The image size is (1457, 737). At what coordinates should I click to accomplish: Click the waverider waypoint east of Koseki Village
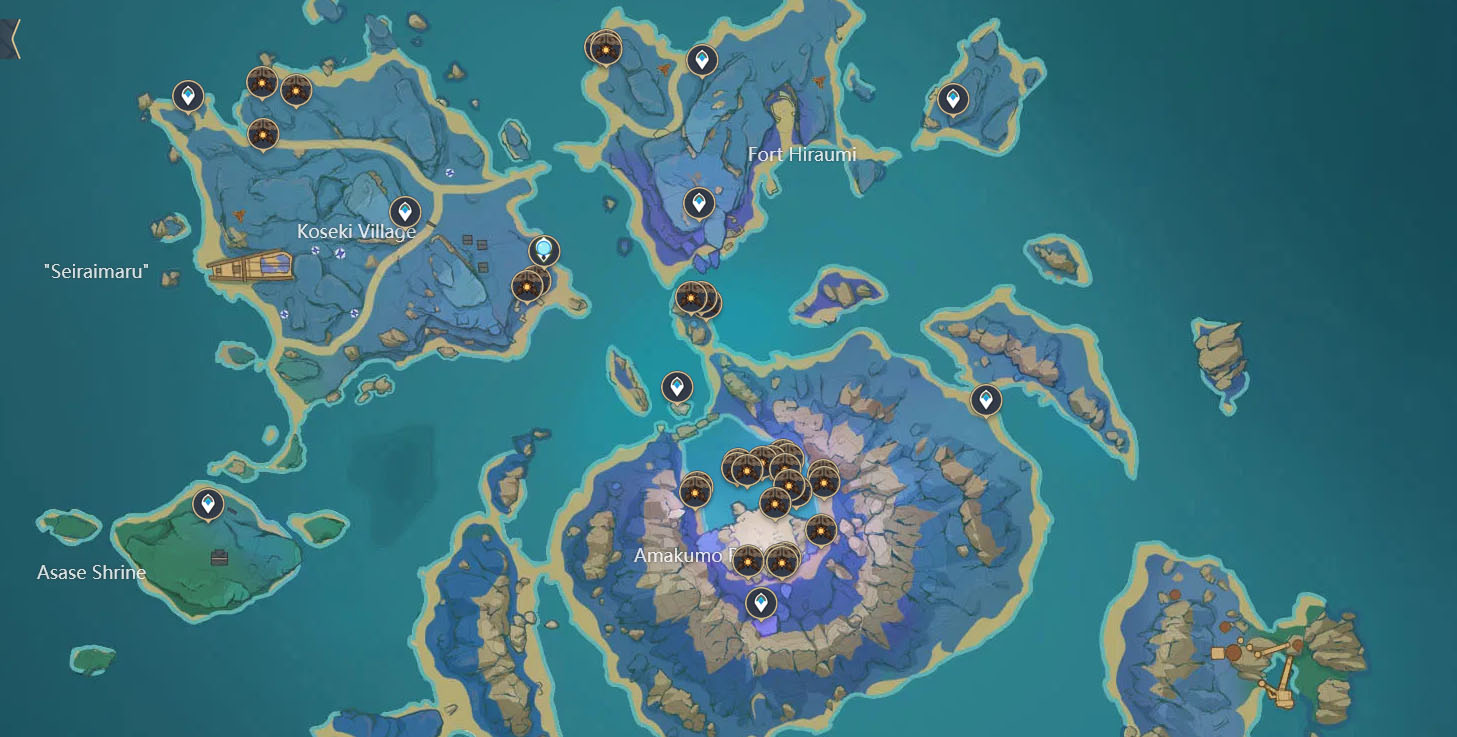[542, 250]
